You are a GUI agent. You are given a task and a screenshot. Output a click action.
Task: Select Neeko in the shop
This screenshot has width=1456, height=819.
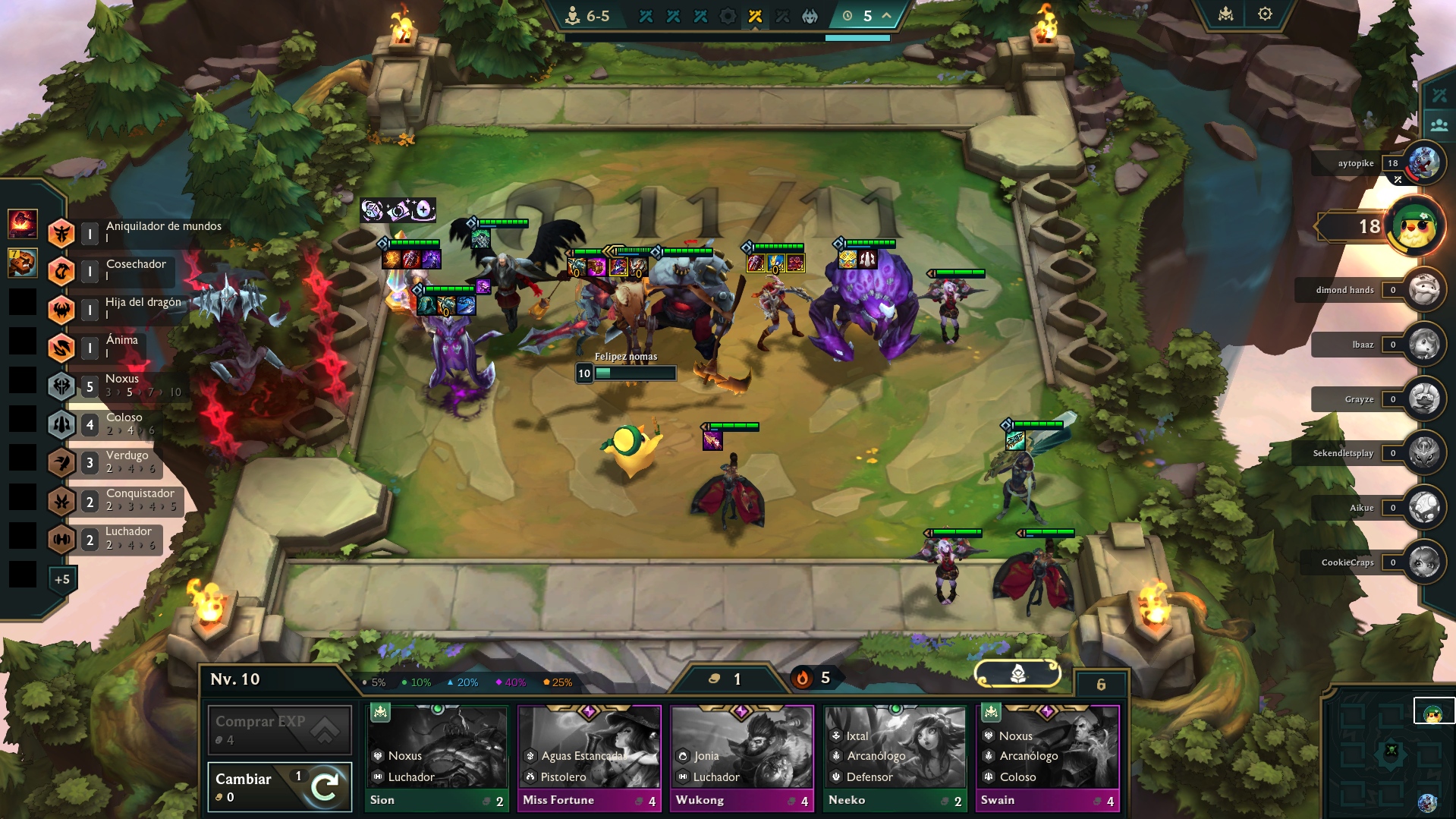click(895, 758)
